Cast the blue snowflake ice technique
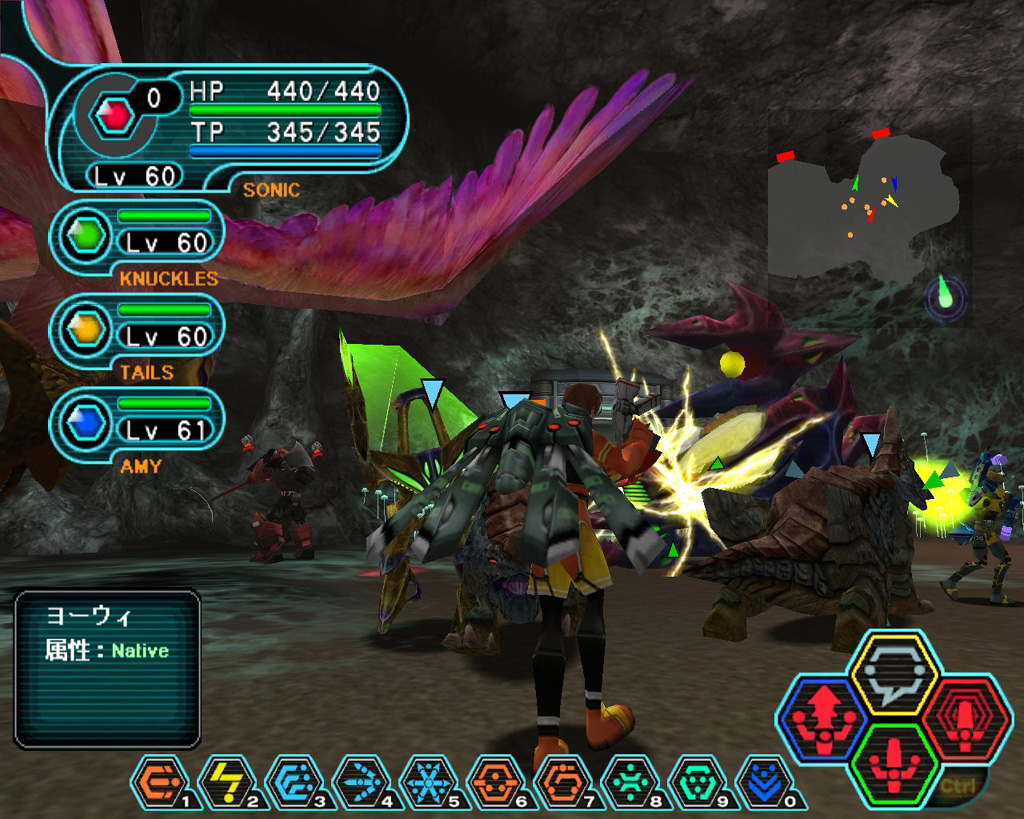1024x819 pixels. pos(428,781)
